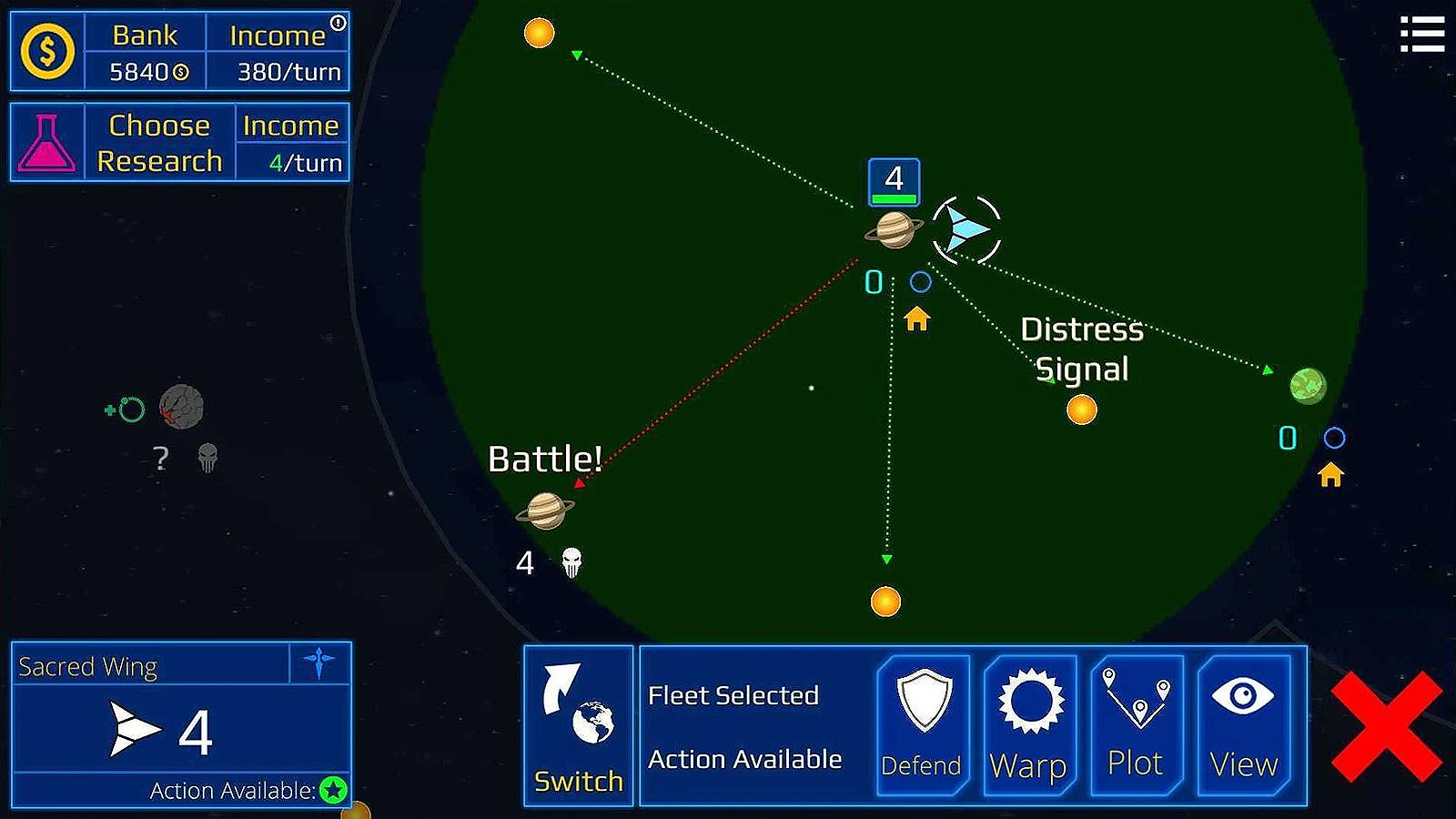Image resolution: width=1456 pixels, height=819 pixels.
Task: Click the Switch label at bottom
Action: tap(579, 781)
